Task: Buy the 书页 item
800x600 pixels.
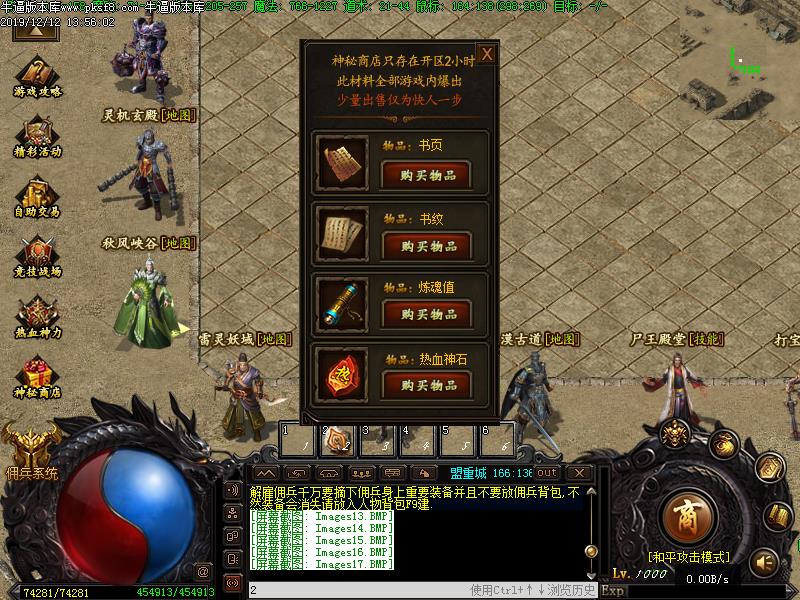Action: [426, 175]
